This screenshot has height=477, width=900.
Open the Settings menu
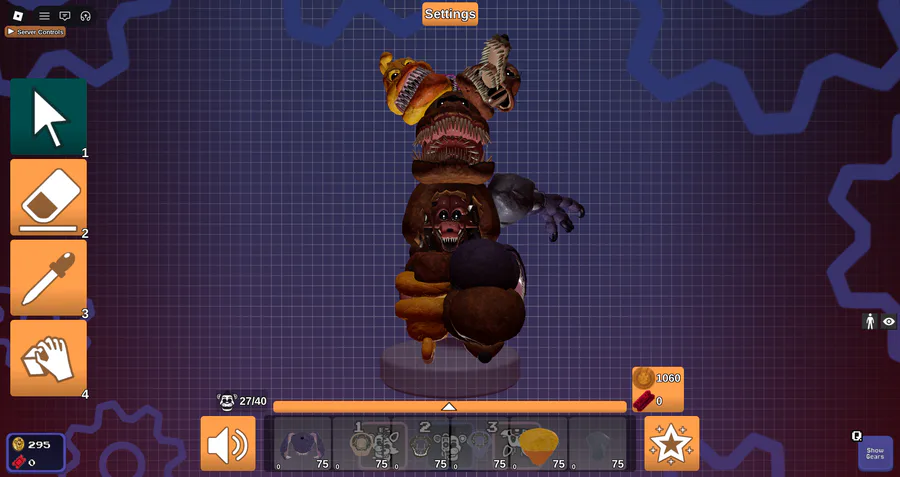[x=450, y=14]
